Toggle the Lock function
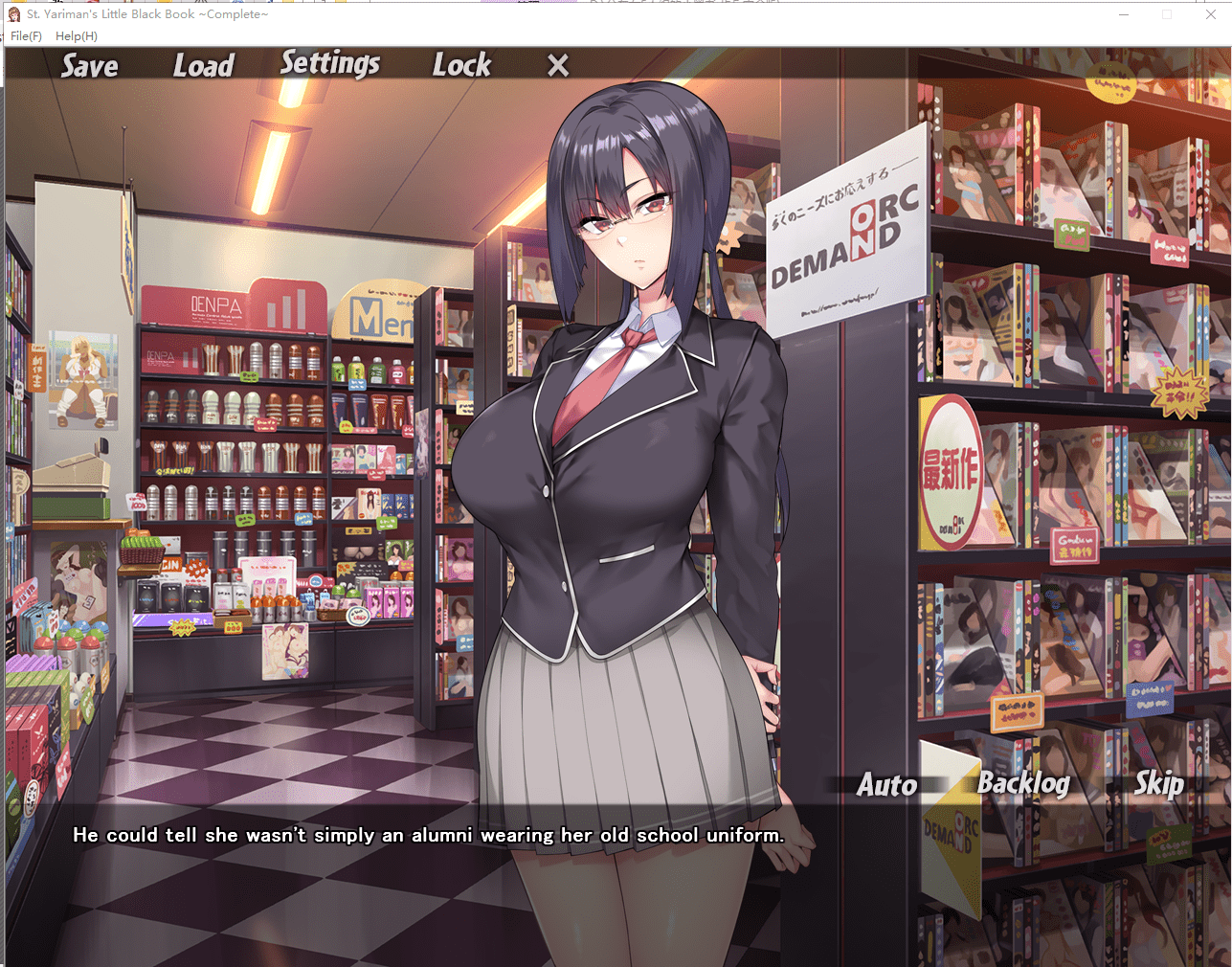 461,64
